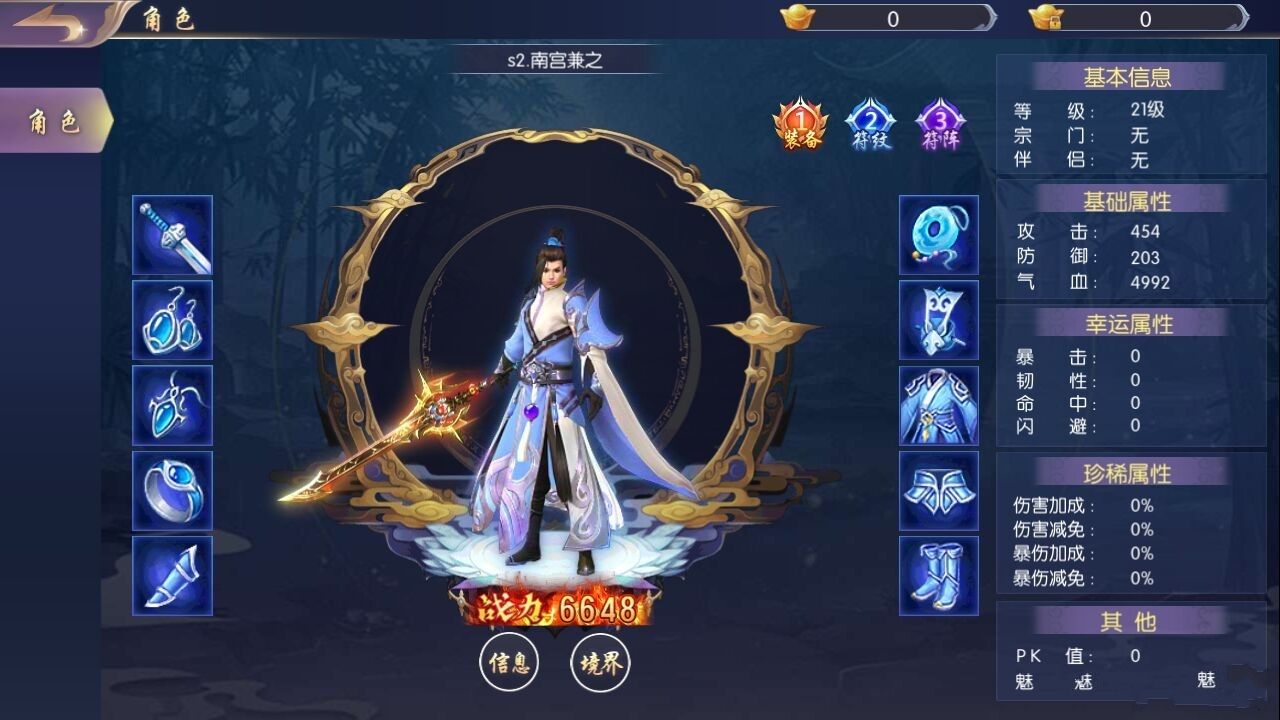The height and width of the screenshot is (720, 1280).
Task: Select the sword weapon equipment slot
Action: click(172, 236)
